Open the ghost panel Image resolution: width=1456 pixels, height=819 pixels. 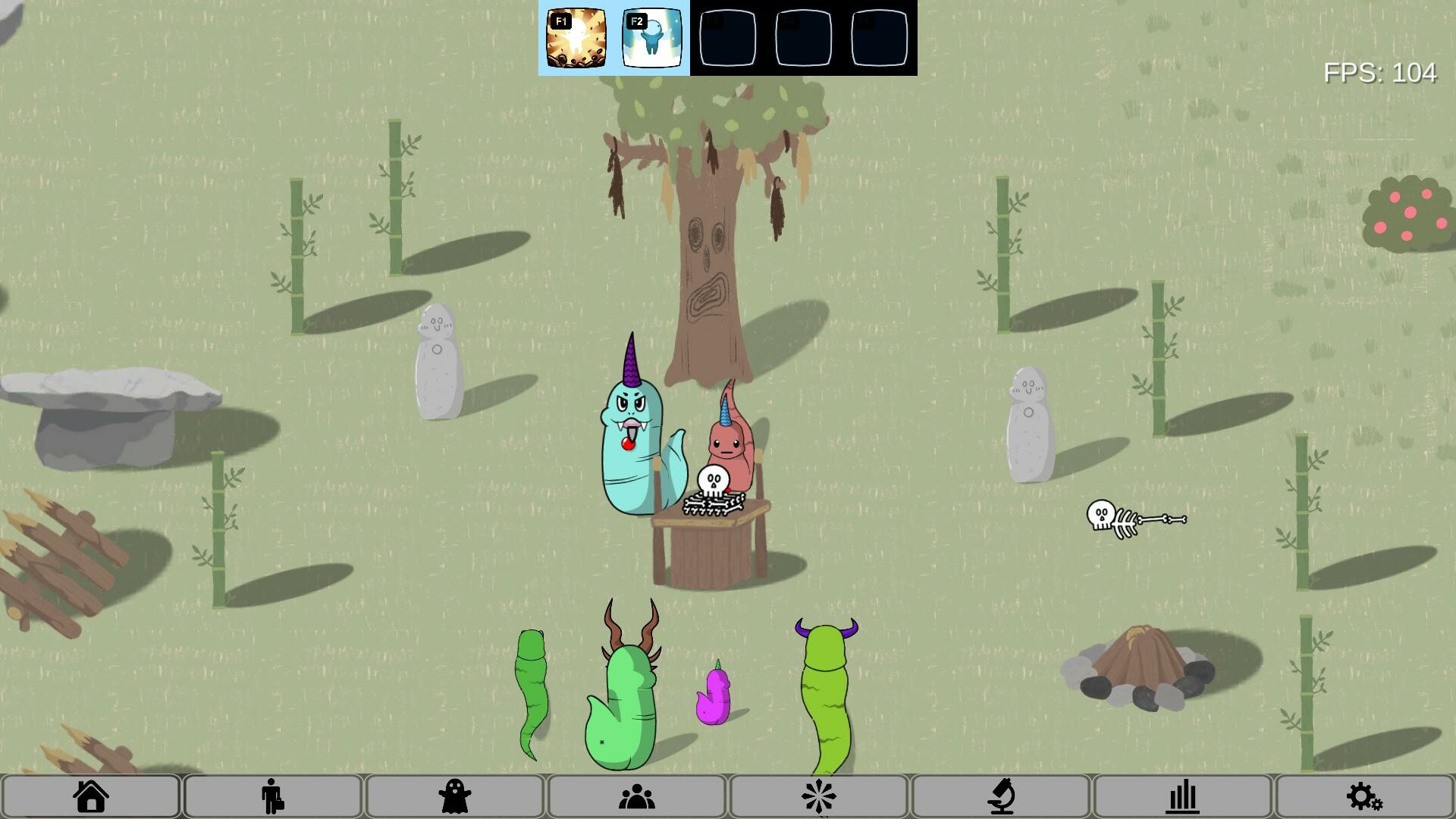click(x=455, y=796)
